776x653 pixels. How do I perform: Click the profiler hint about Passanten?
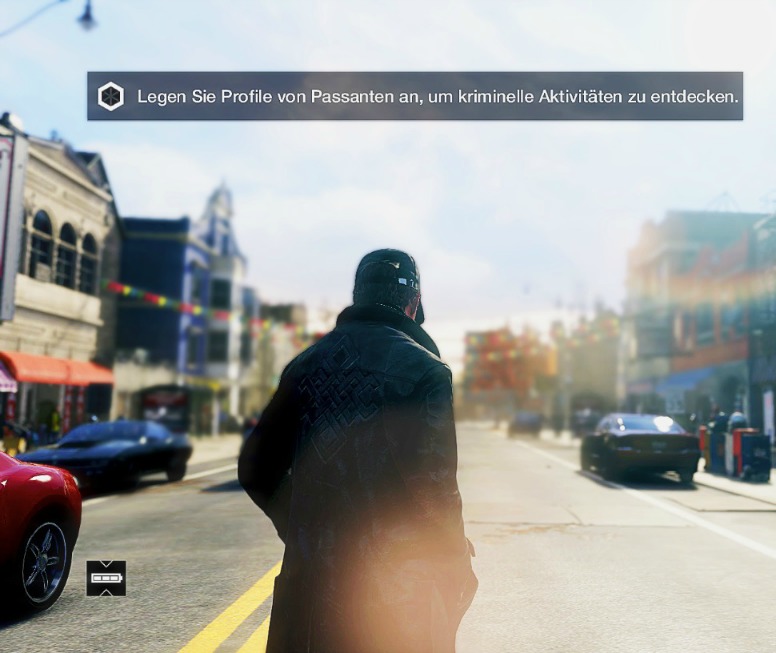[x=437, y=97]
